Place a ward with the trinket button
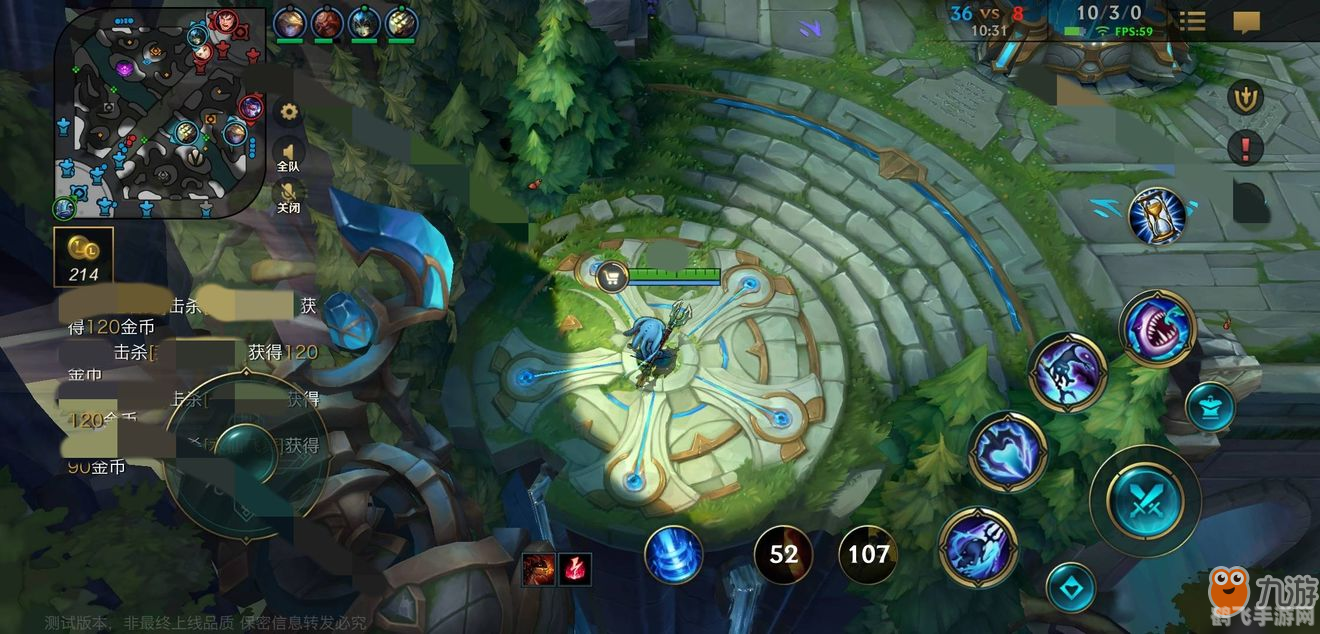 (1210, 407)
